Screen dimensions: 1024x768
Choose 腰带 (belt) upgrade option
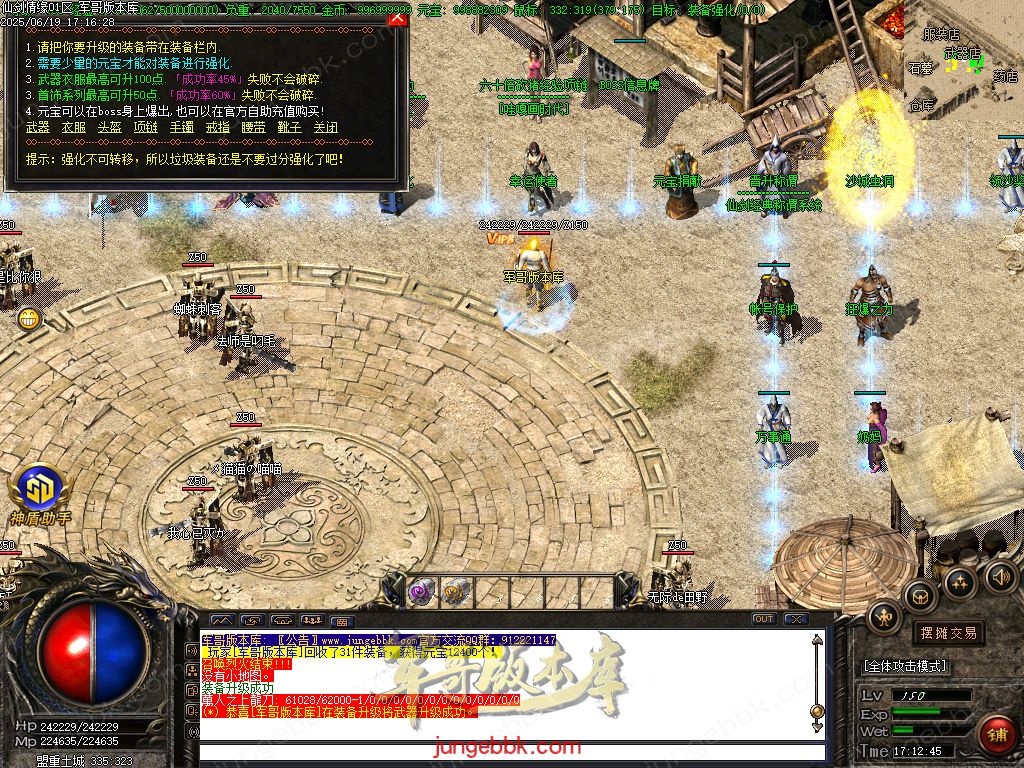253,128
